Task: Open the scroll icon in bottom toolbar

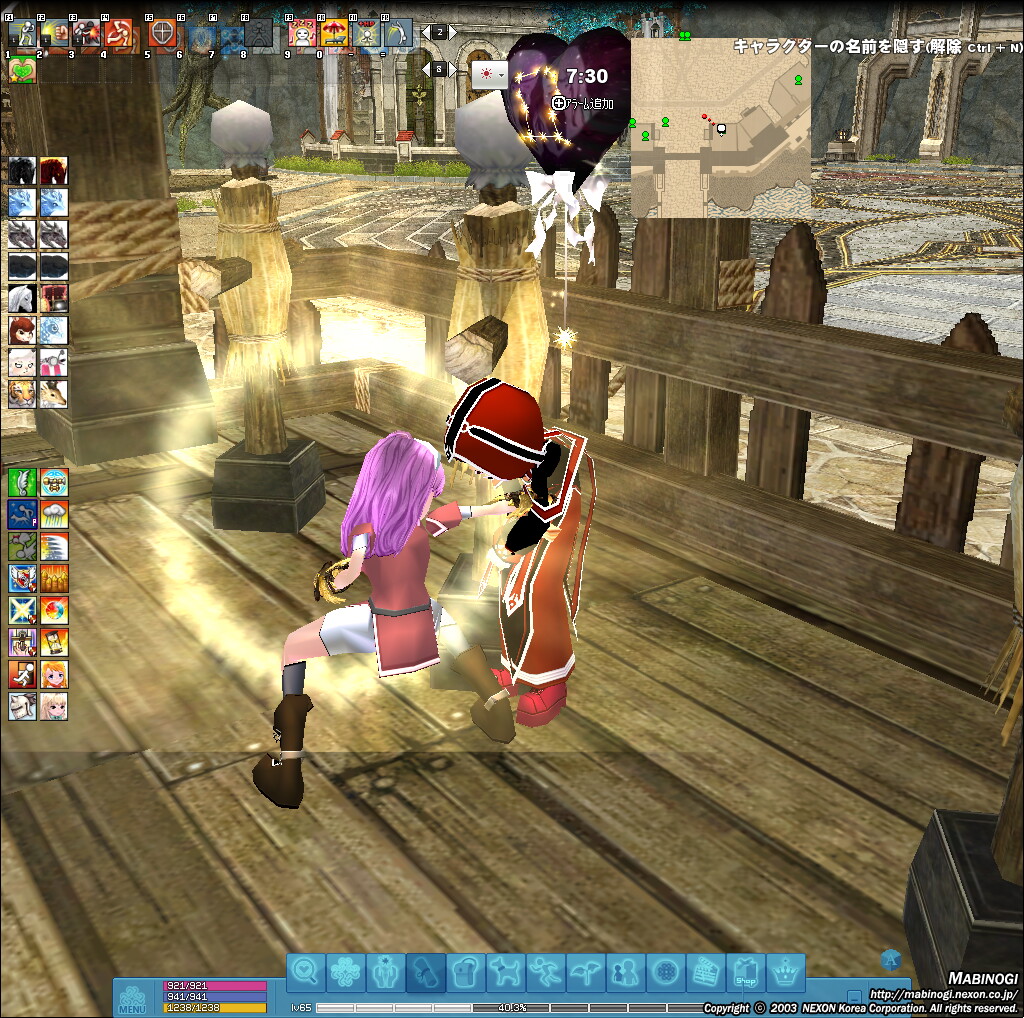Action: [426, 972]
